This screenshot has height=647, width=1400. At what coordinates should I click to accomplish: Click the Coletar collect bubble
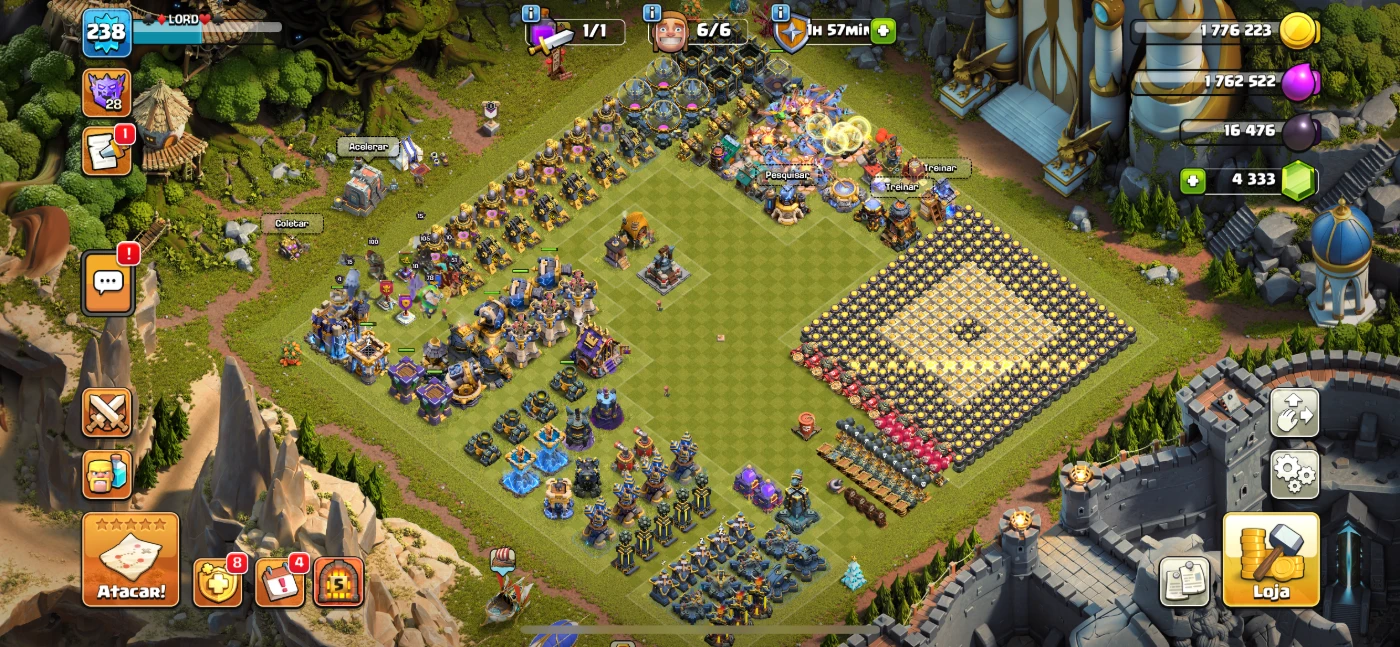click(291, 224)
